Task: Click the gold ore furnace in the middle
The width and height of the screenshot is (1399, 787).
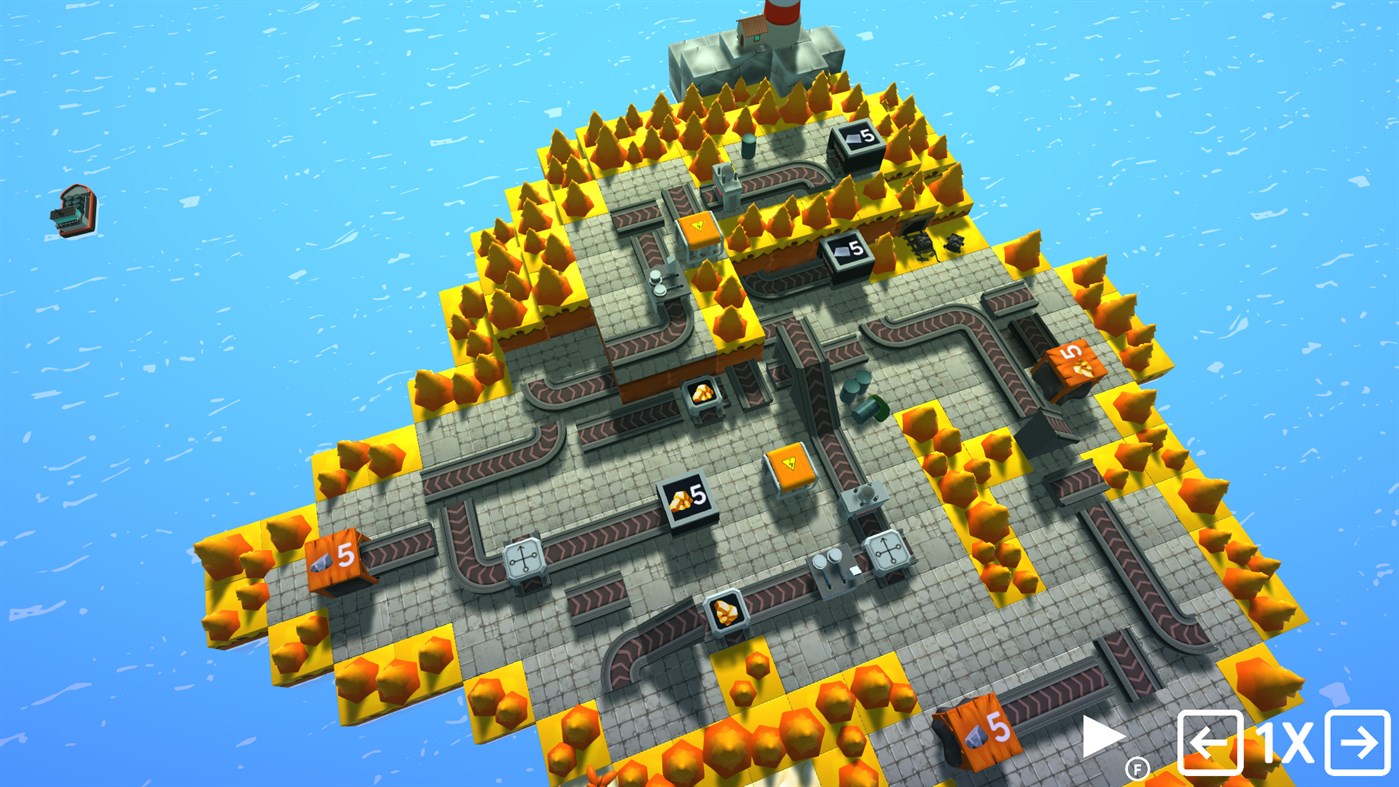Action: pyautogui.click(x=703, y=393)
